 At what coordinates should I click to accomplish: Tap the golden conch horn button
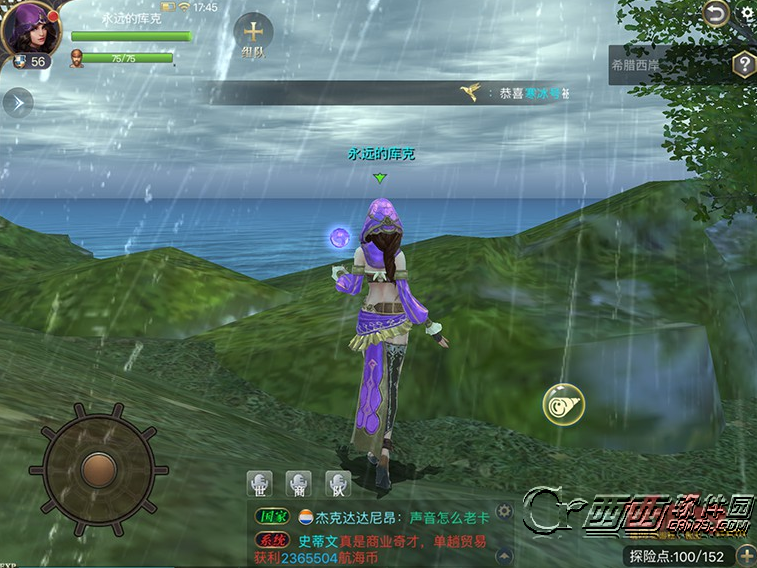point(563,404)
